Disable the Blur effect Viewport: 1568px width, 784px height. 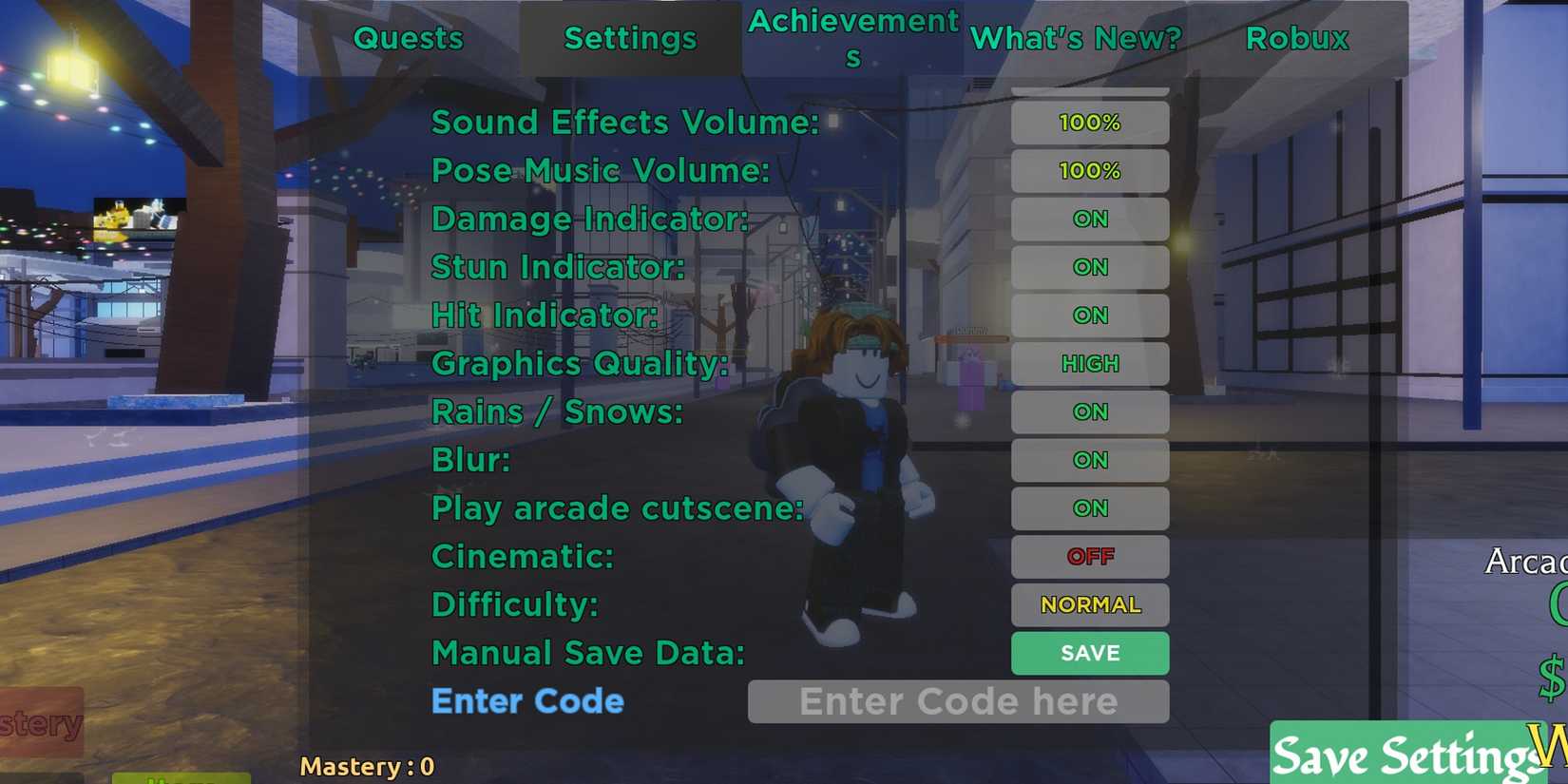point(1090,460)
